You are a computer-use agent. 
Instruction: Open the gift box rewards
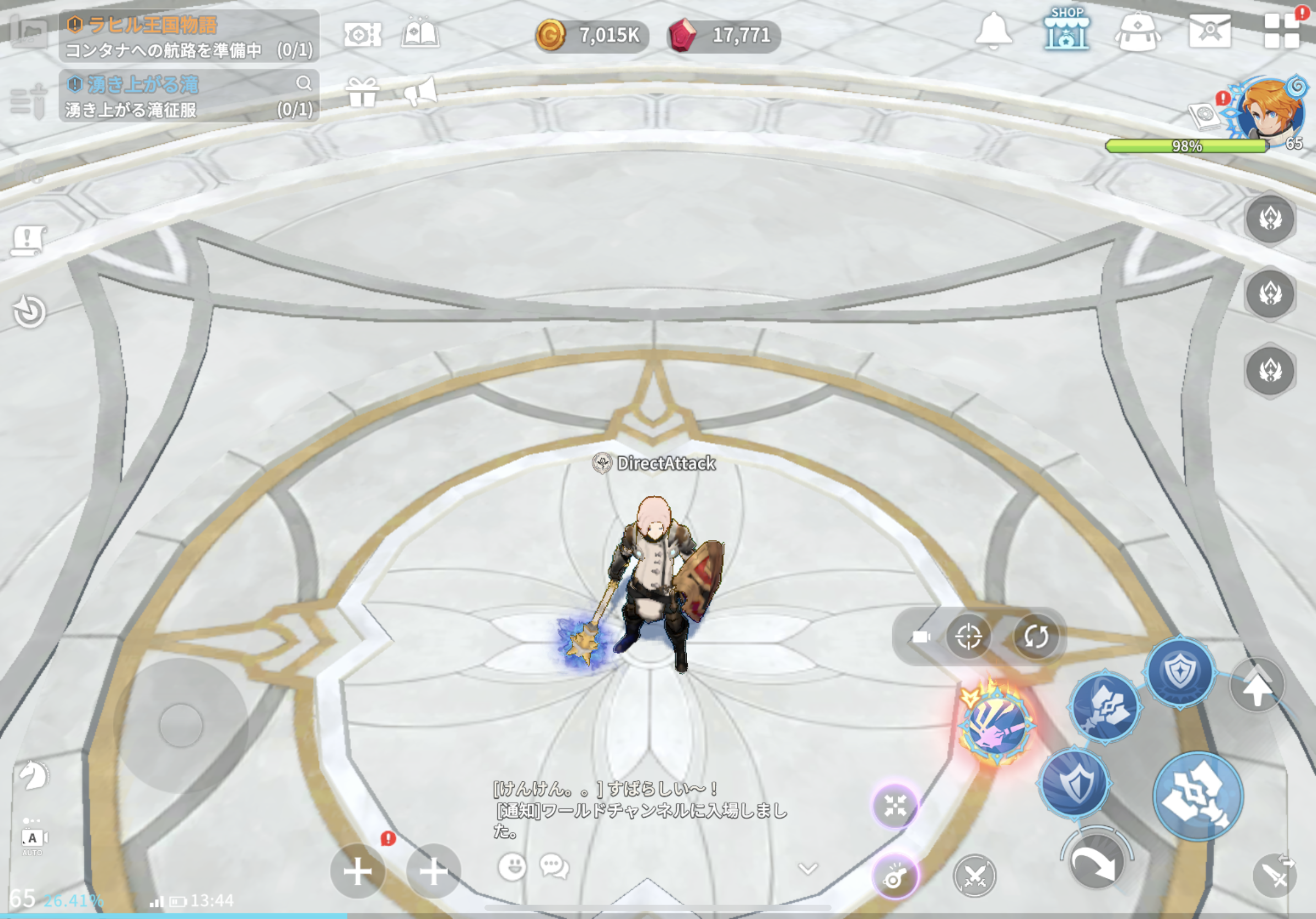click(362, 92)
